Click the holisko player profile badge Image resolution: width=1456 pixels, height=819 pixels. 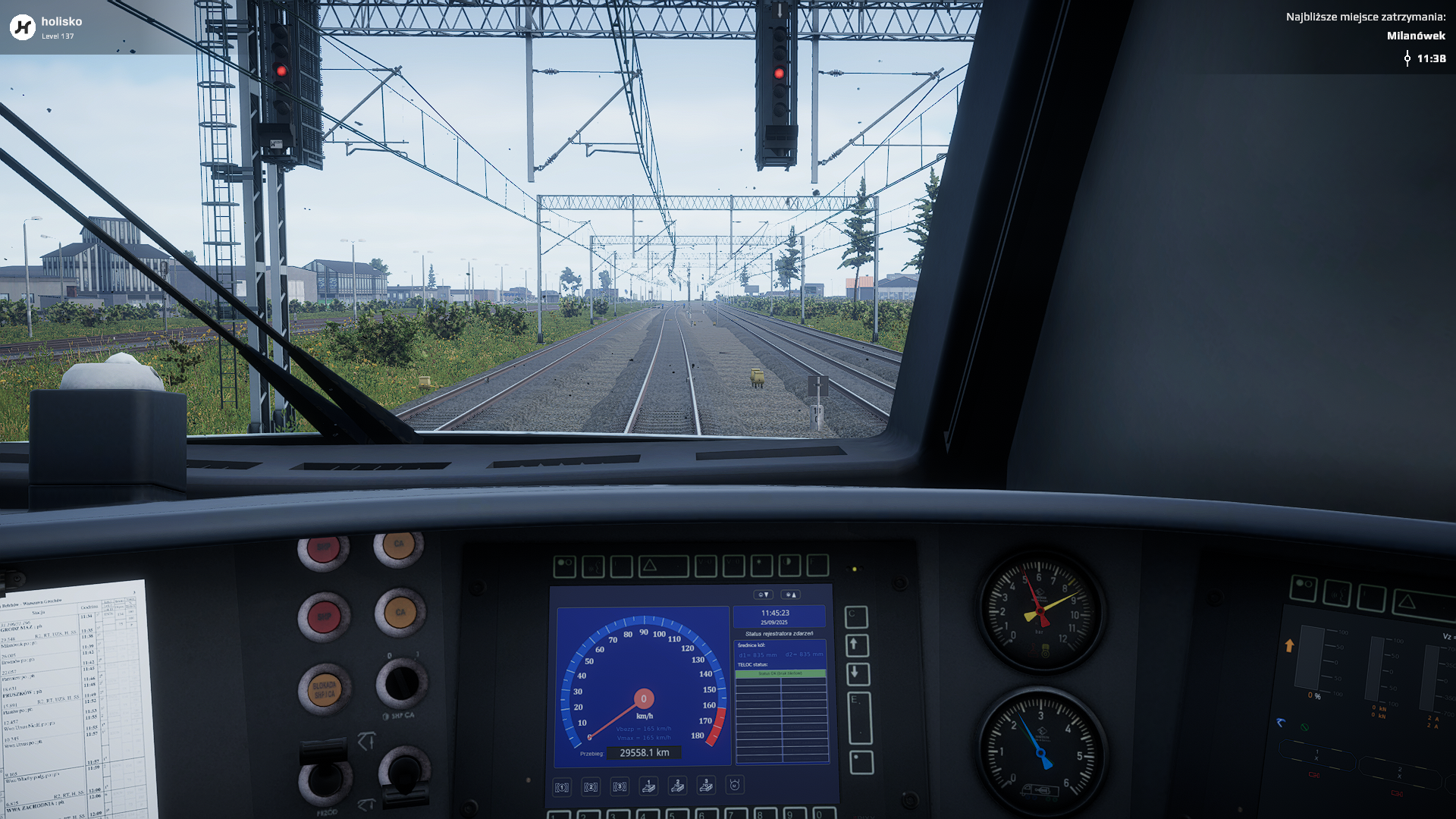47,27
